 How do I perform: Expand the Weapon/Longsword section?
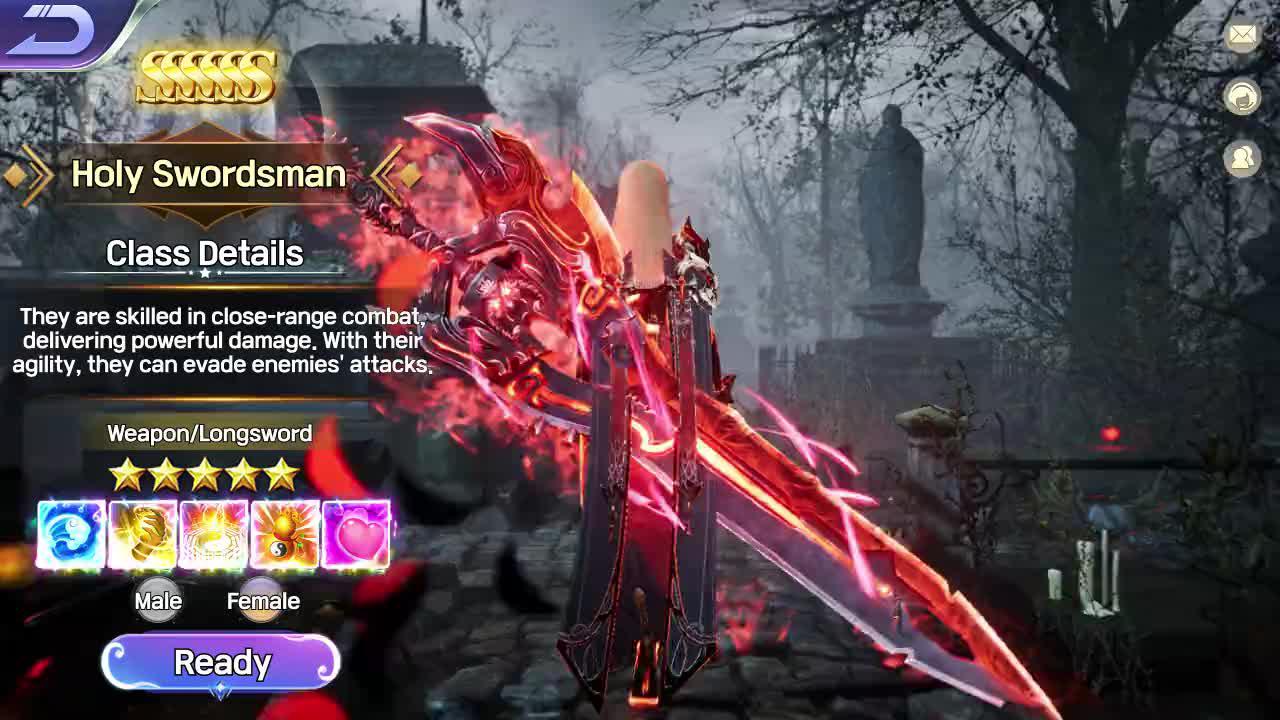210,434
